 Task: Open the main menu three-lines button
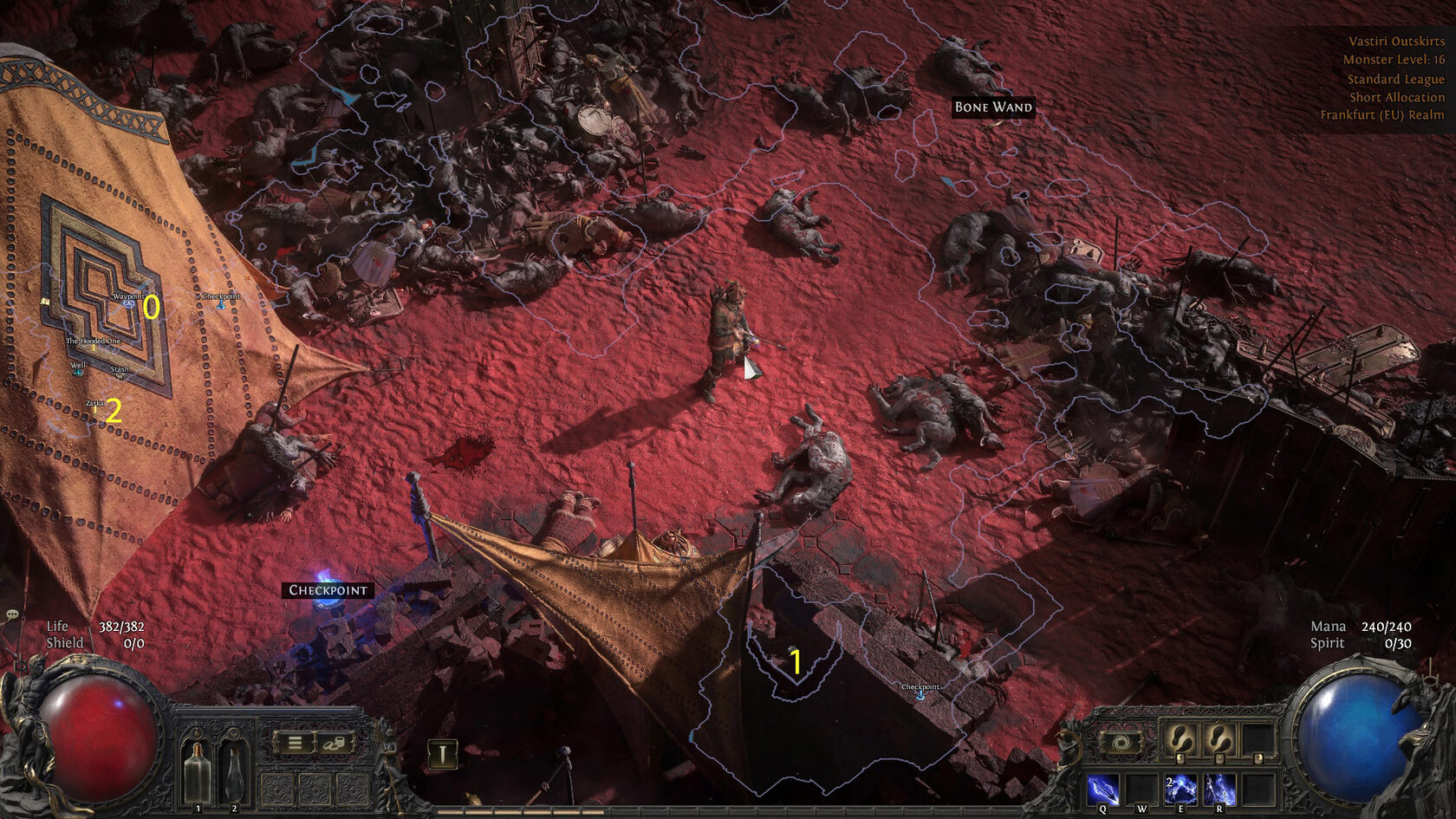295,743
